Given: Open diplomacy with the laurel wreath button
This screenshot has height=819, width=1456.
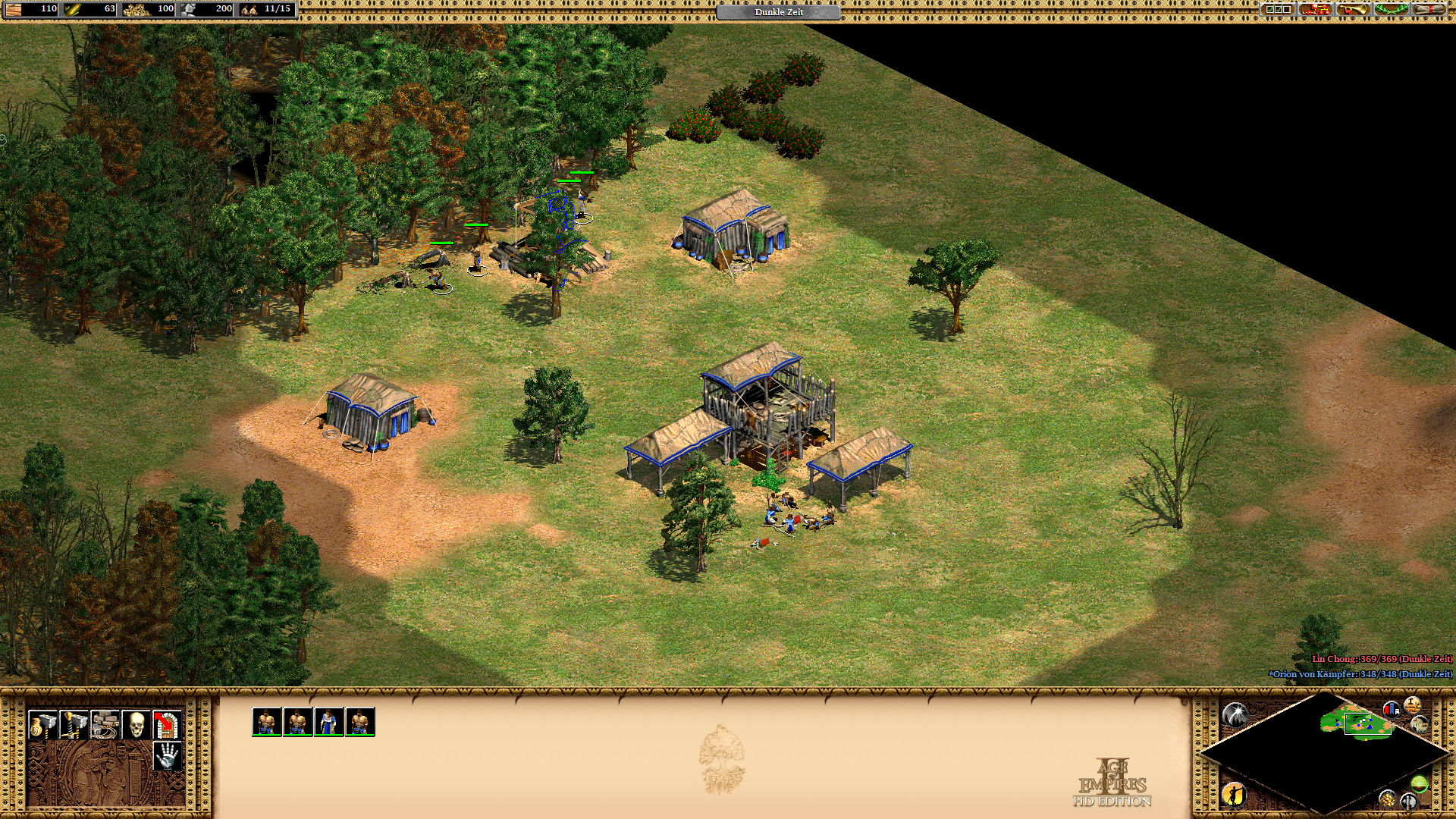Looking at the screenshot, I should tap(1391, 10).
